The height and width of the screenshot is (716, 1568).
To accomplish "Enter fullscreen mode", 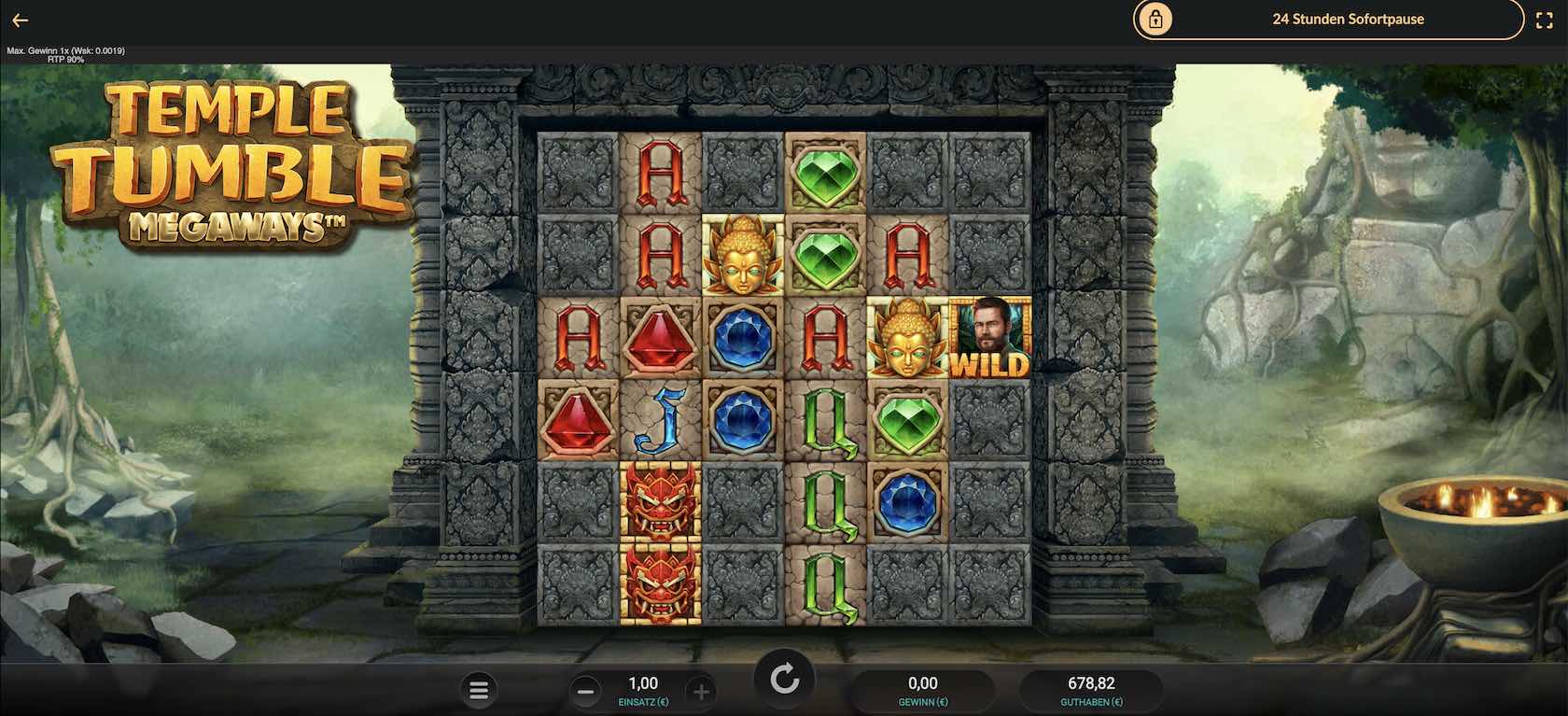I will (1546, 18).
